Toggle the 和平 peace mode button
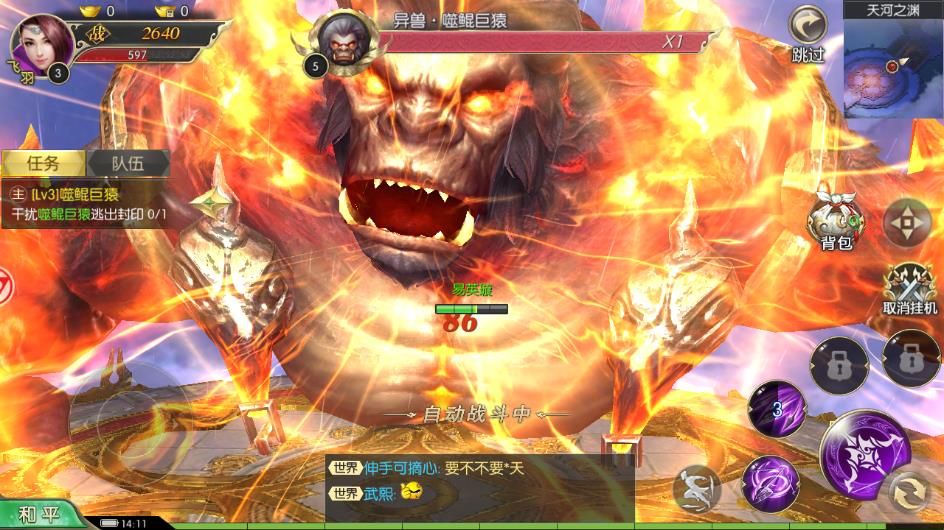 coord(40,512)
